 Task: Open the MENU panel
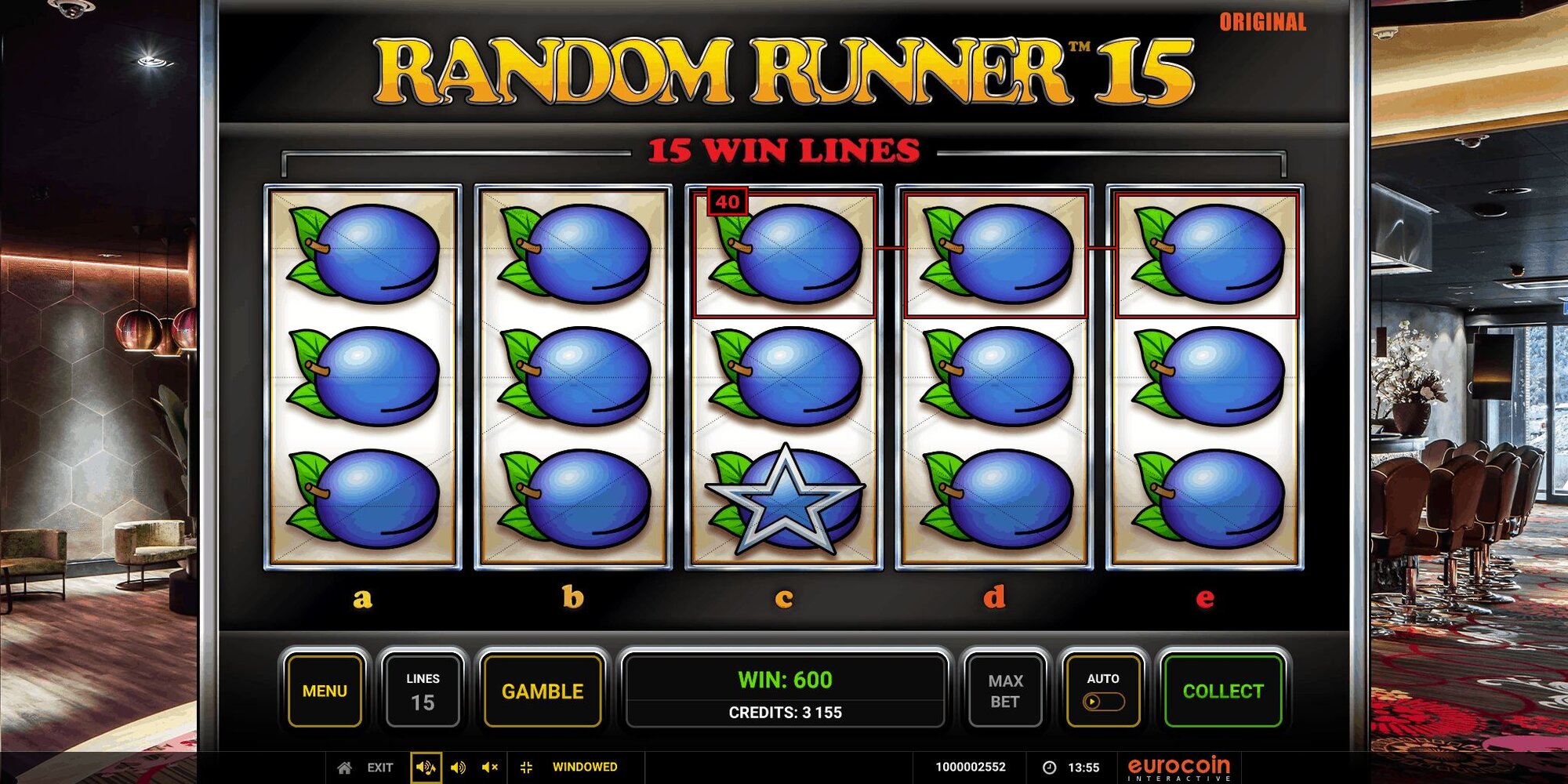coord(325,691)
